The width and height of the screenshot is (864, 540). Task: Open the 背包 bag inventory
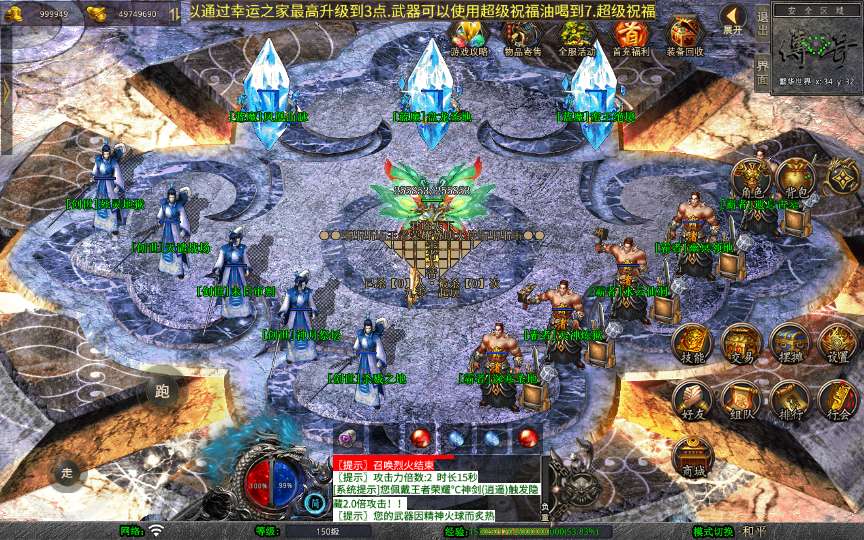(798, 179)
